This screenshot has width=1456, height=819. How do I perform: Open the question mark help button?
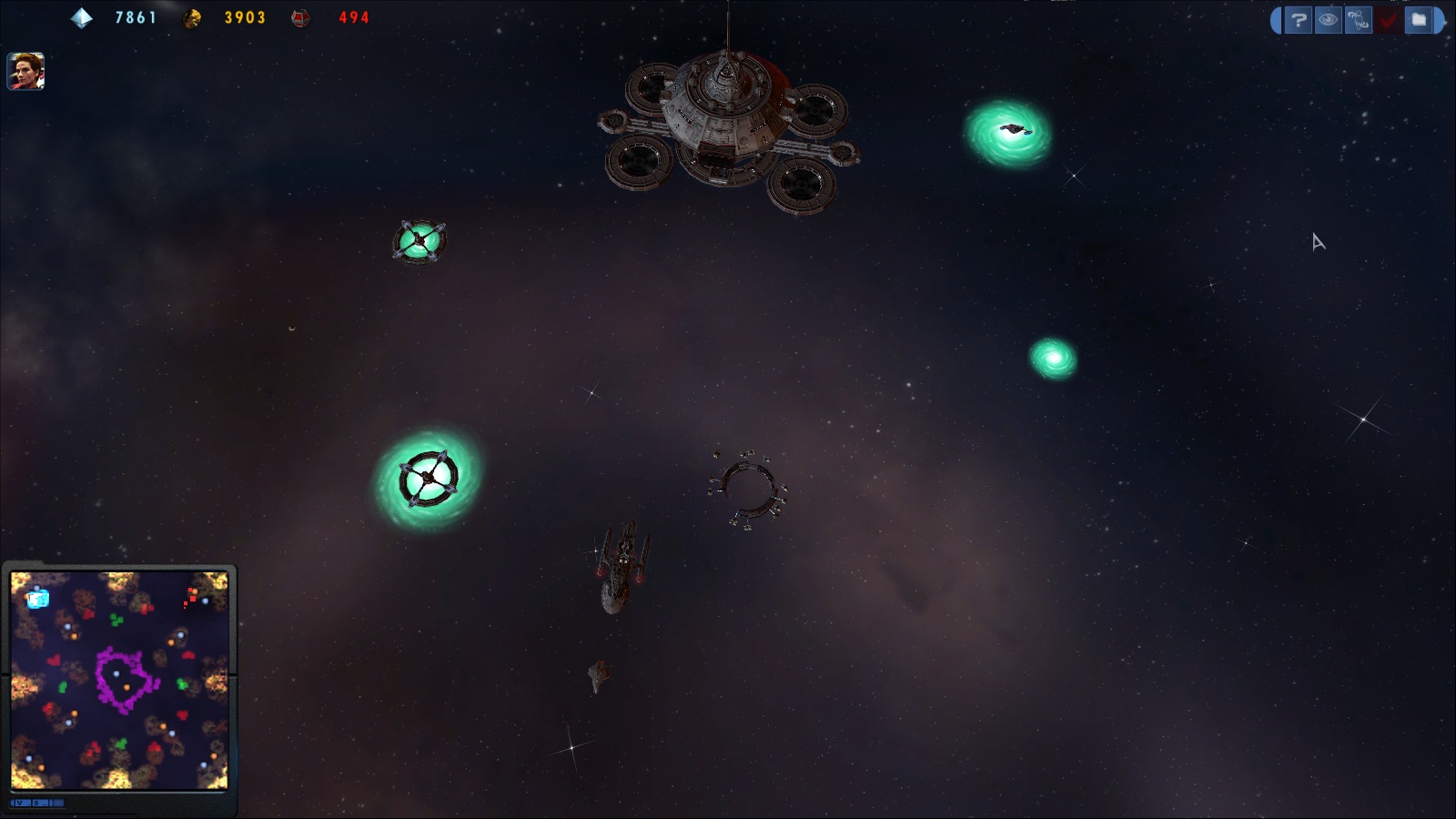[x=1299, y=20]
